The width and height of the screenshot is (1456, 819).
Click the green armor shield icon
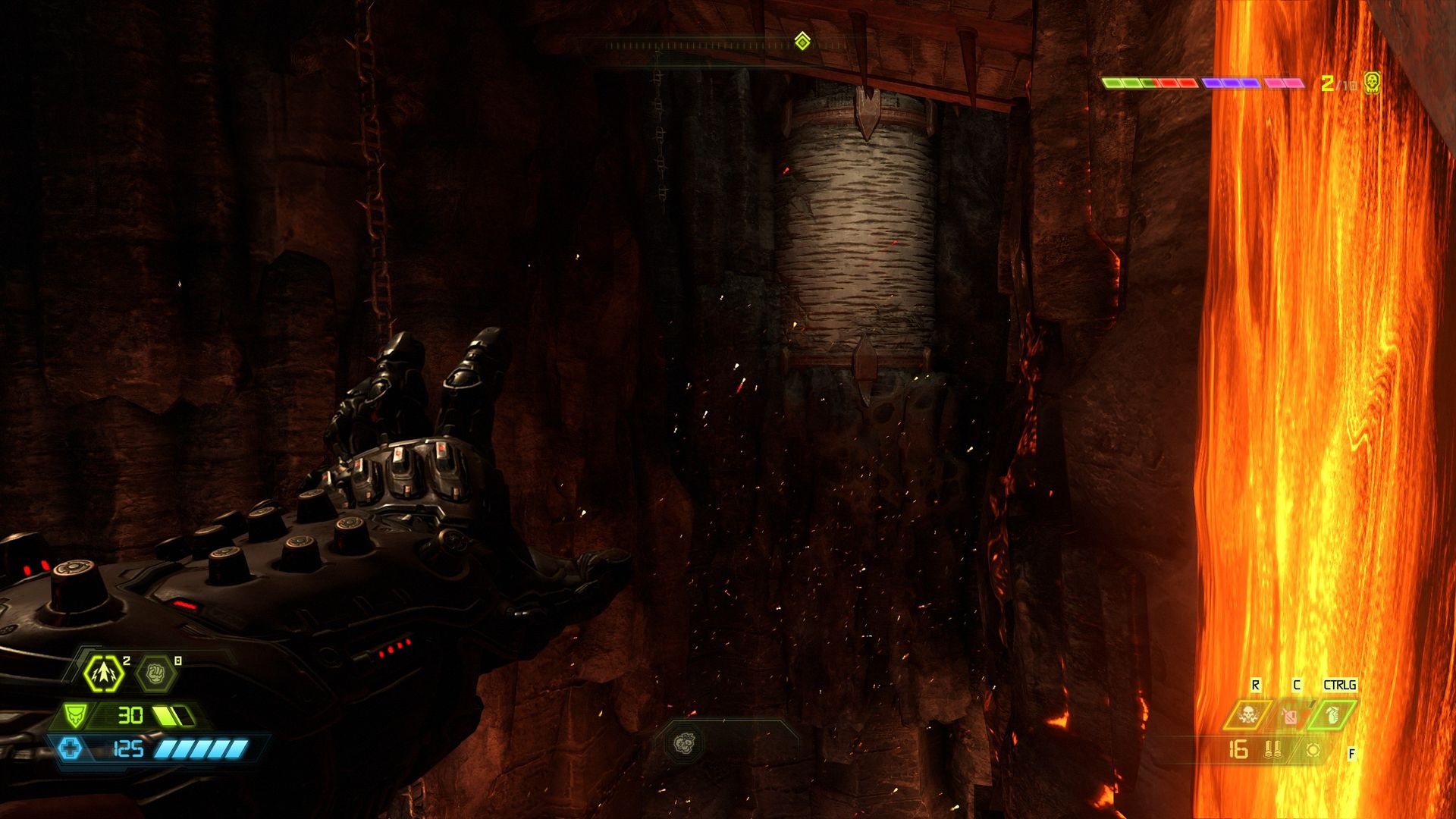coord(74,714)
